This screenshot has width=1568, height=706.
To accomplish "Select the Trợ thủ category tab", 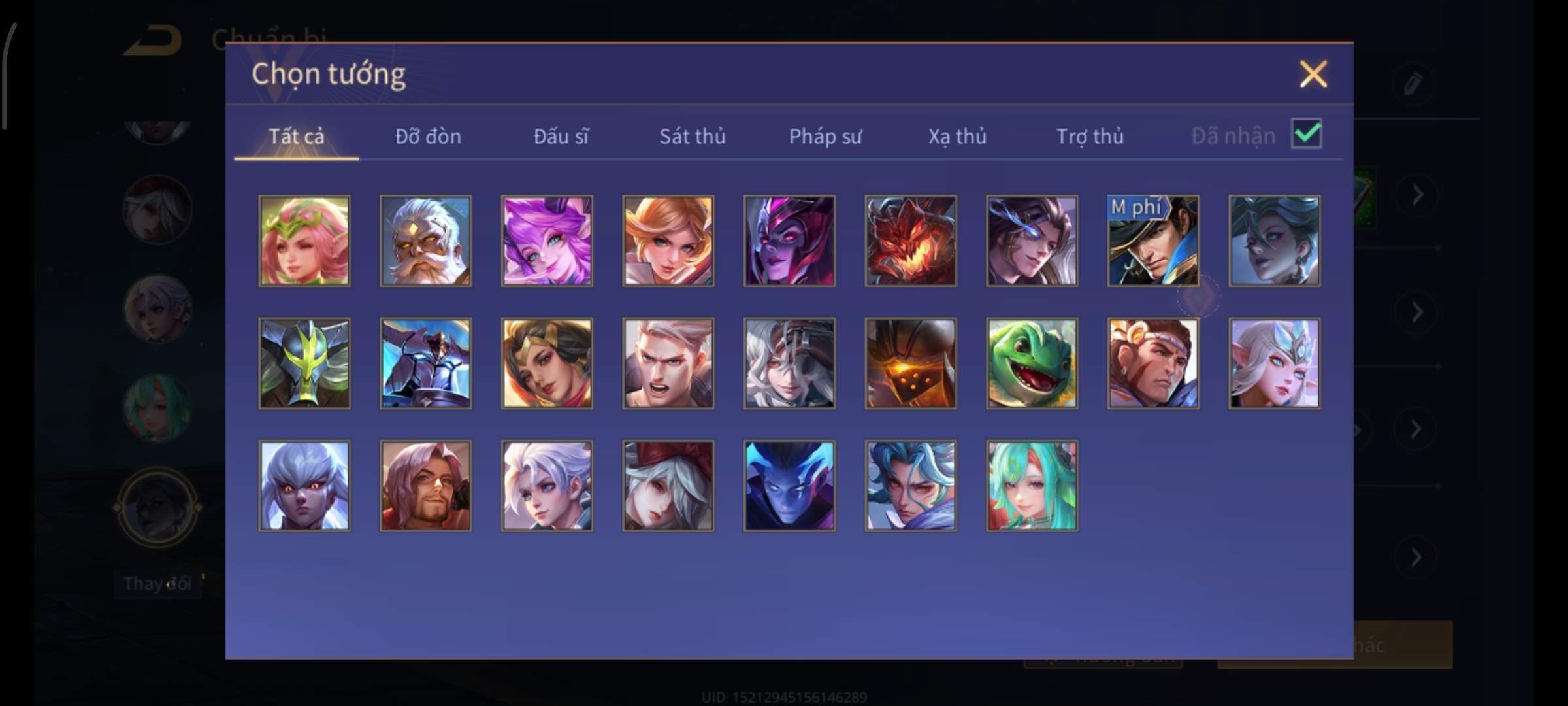I will pos(1090,136).
